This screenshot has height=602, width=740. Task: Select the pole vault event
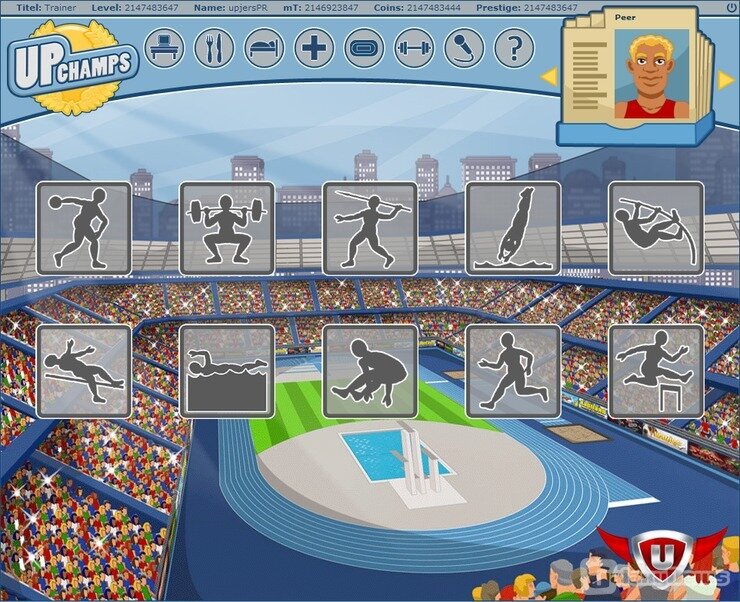click(x=656, y=228)
